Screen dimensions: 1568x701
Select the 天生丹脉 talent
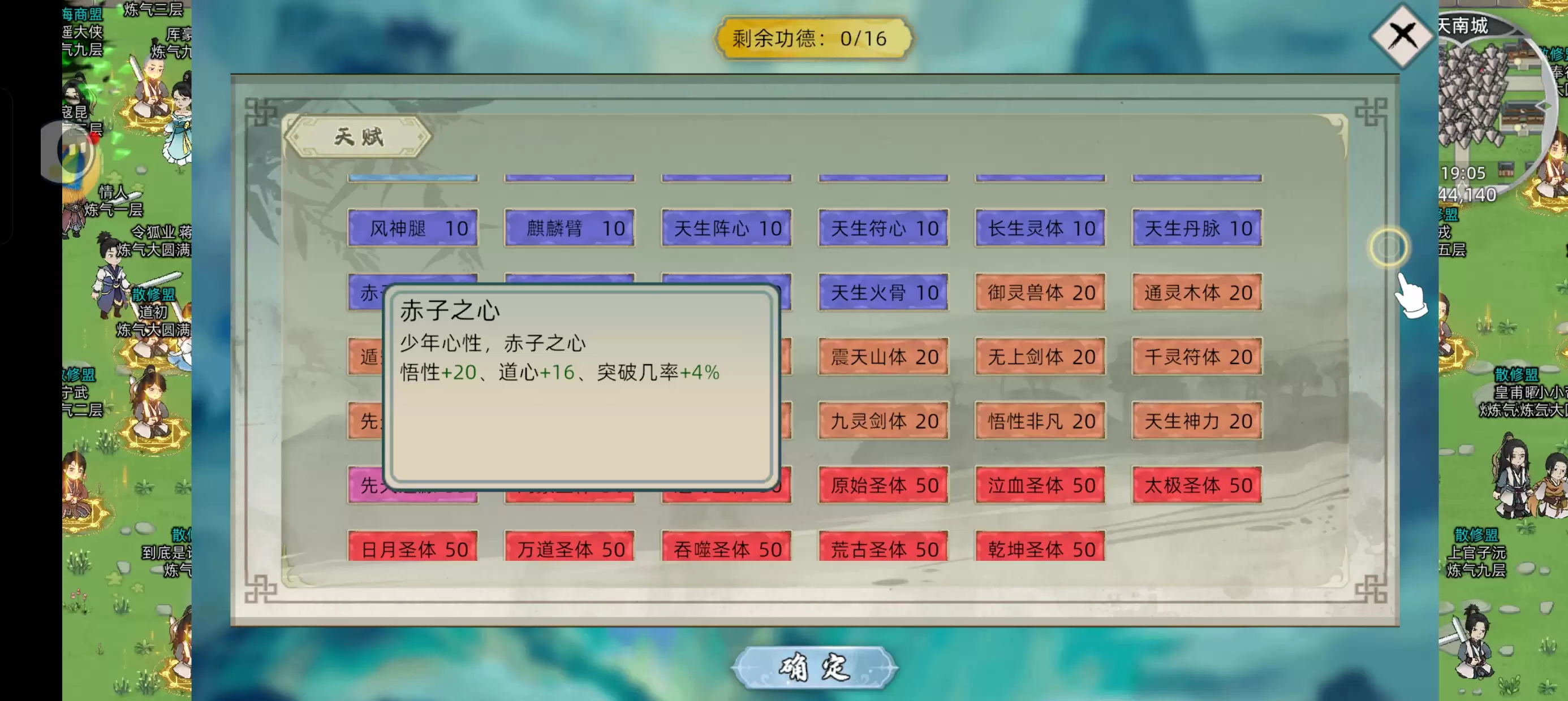[x=1197, y=228]
